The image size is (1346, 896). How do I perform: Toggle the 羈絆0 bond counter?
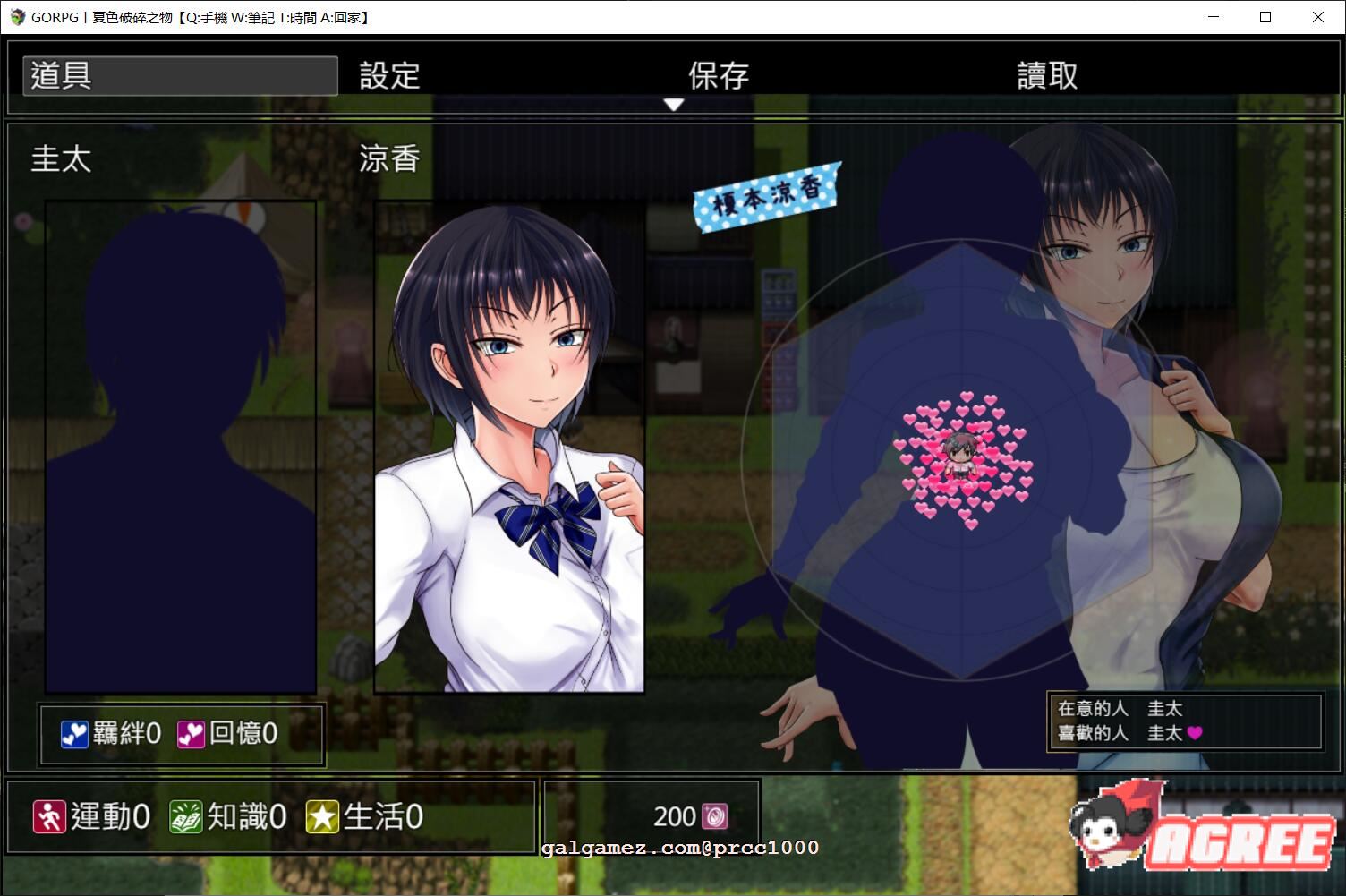pos(110,732)
